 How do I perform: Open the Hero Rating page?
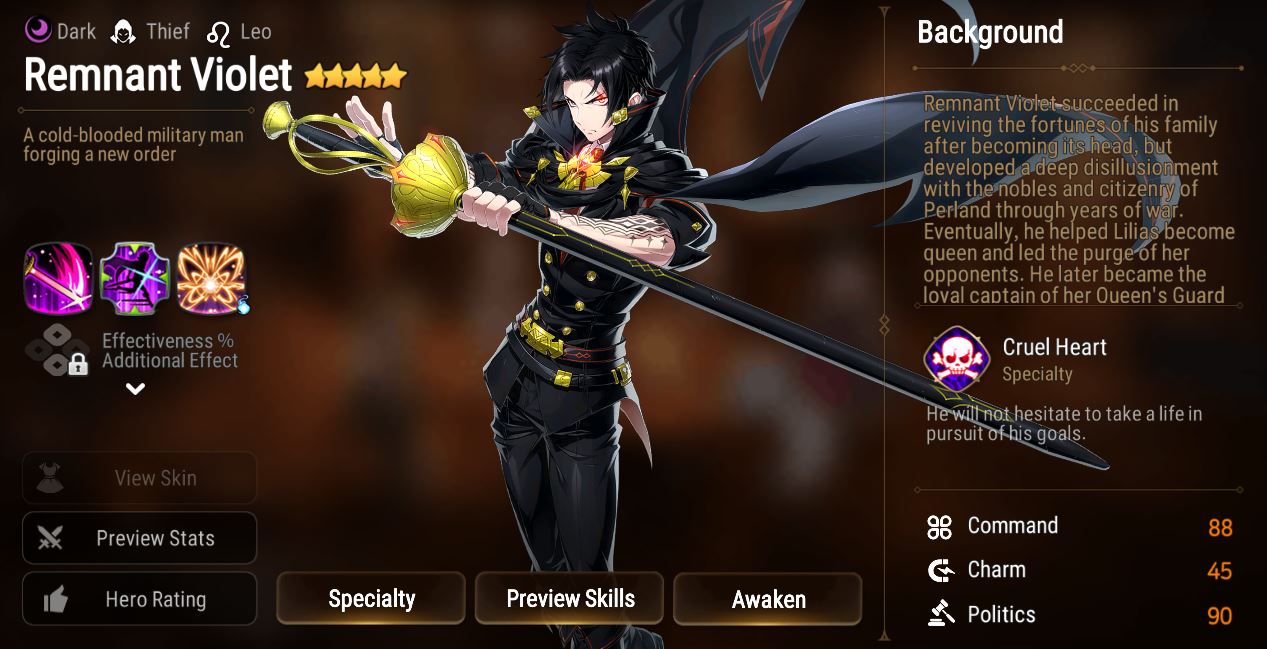[x=139, y=599]
